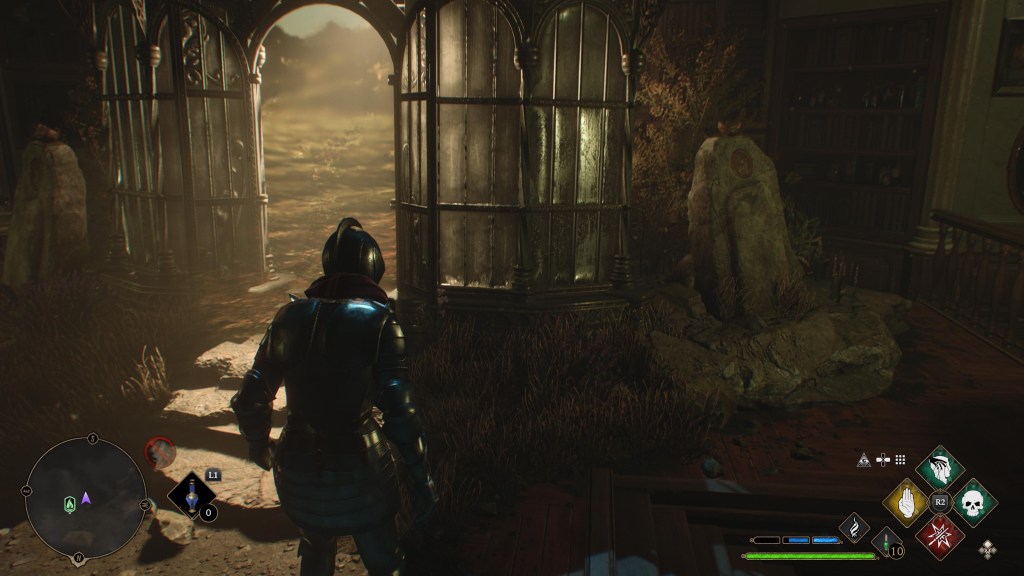Select the four-diamond spell set selector
This screenshot has height=576, width=1024.
click(x=988, y=548)
